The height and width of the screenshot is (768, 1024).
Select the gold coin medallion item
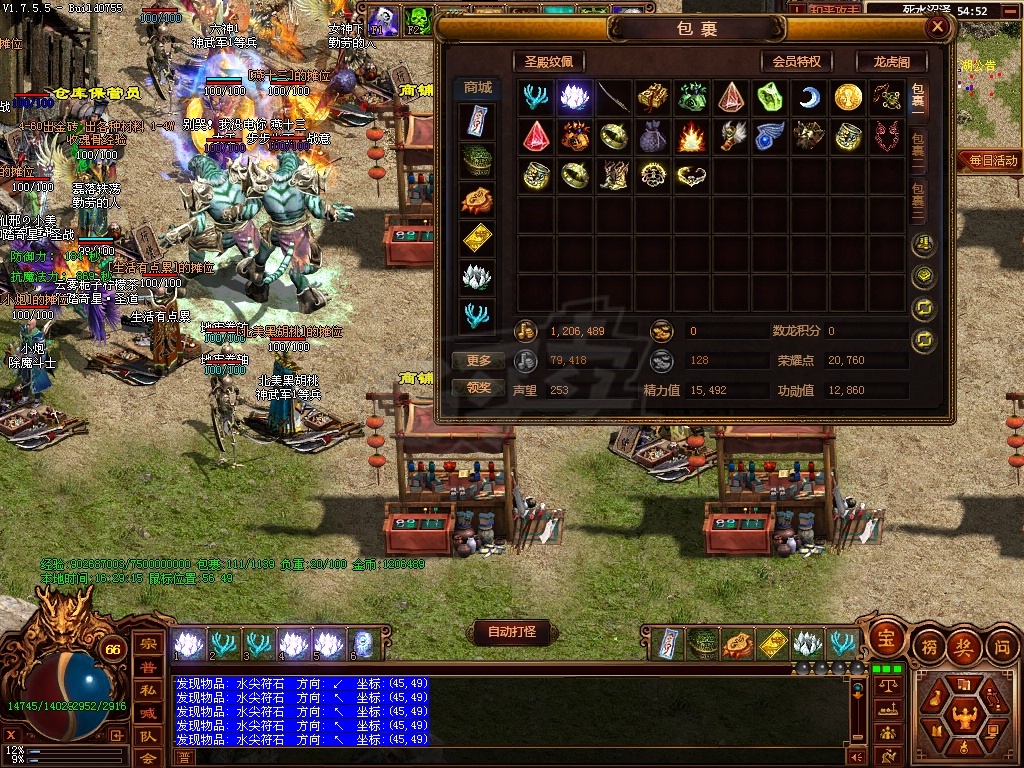point(848,97)
